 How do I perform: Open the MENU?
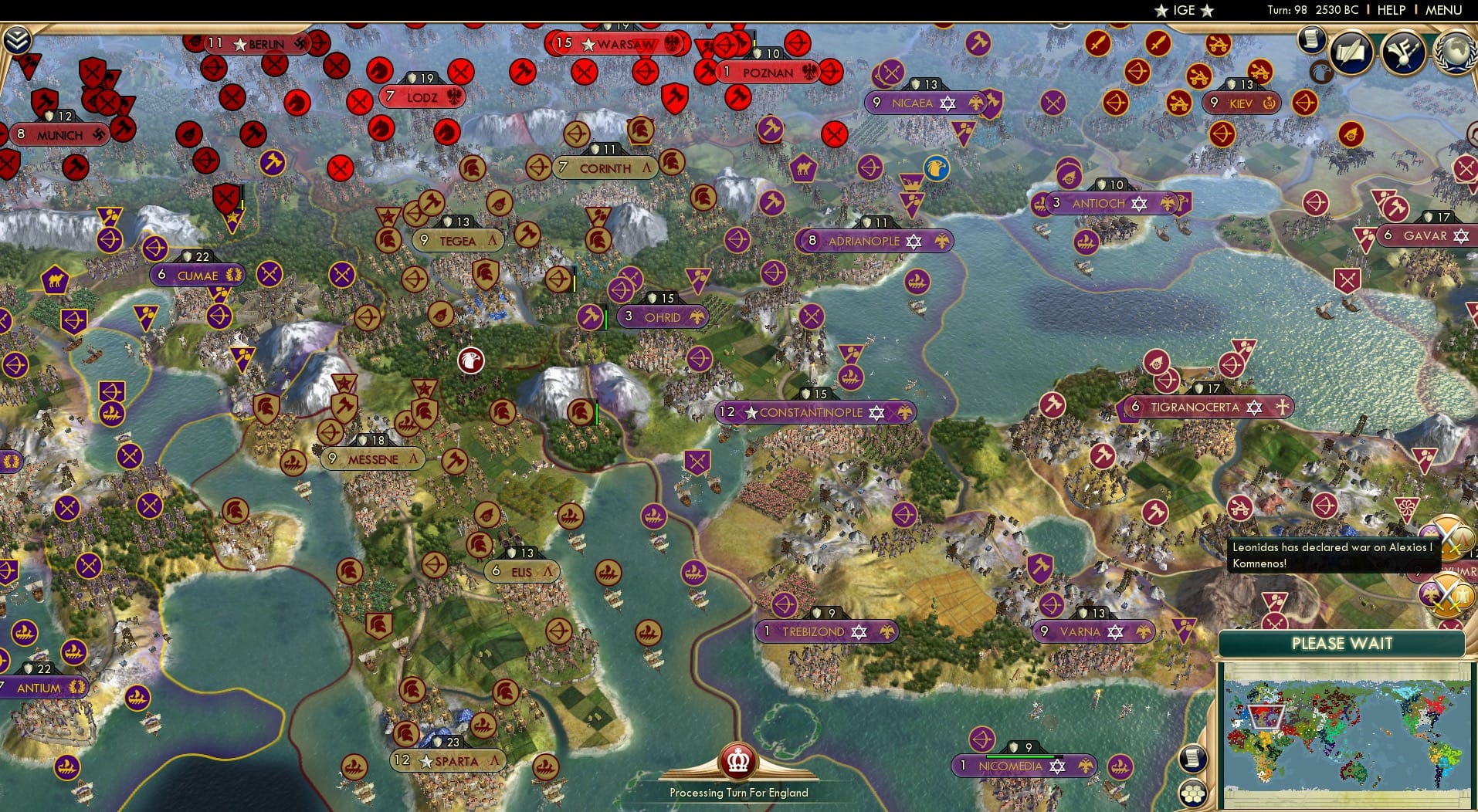1442,10
